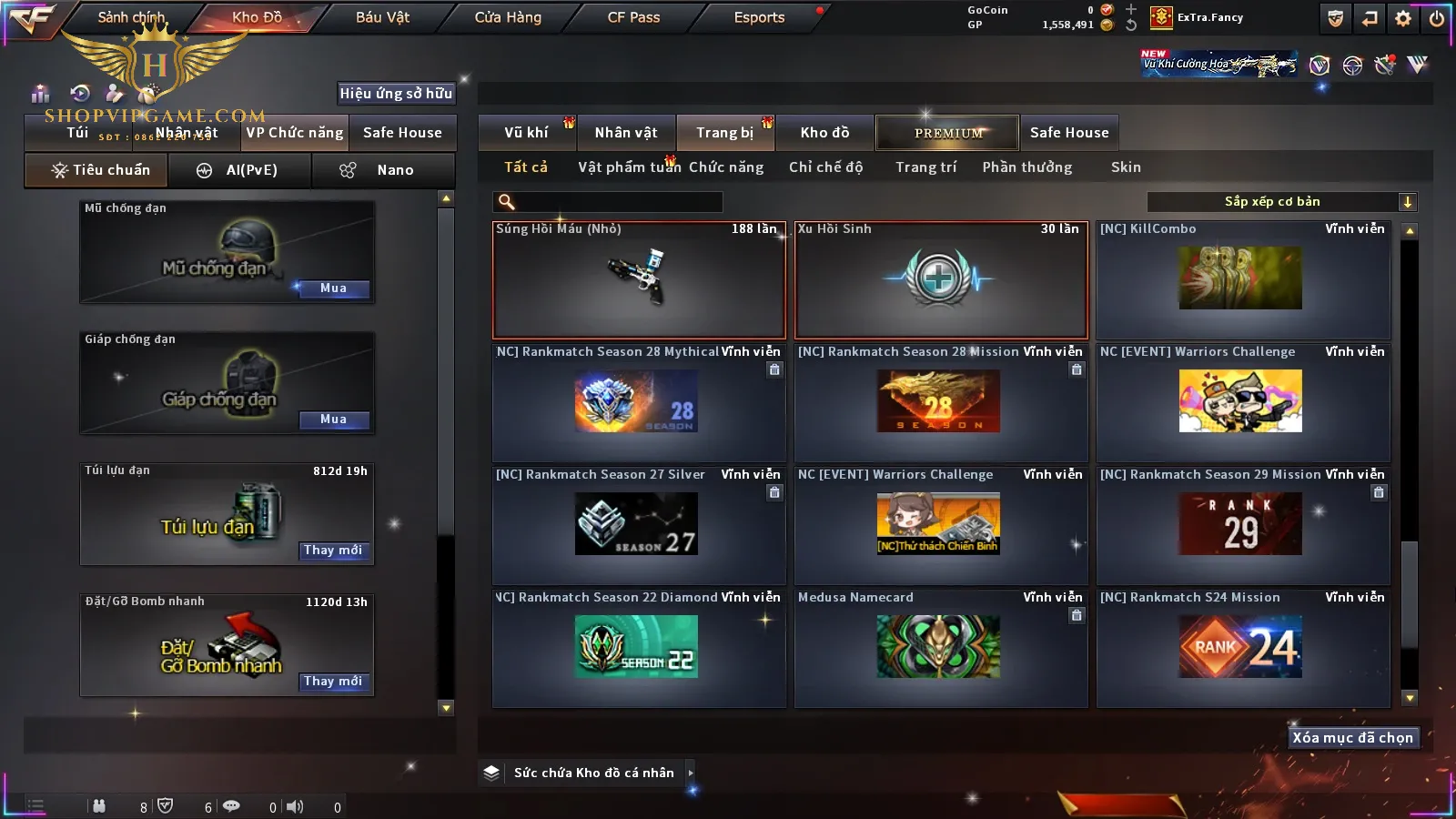Viewport: 1456px width, 819px height.
Task: Switch loadout to AI(PvE) mode
Action: click(239, 170)
